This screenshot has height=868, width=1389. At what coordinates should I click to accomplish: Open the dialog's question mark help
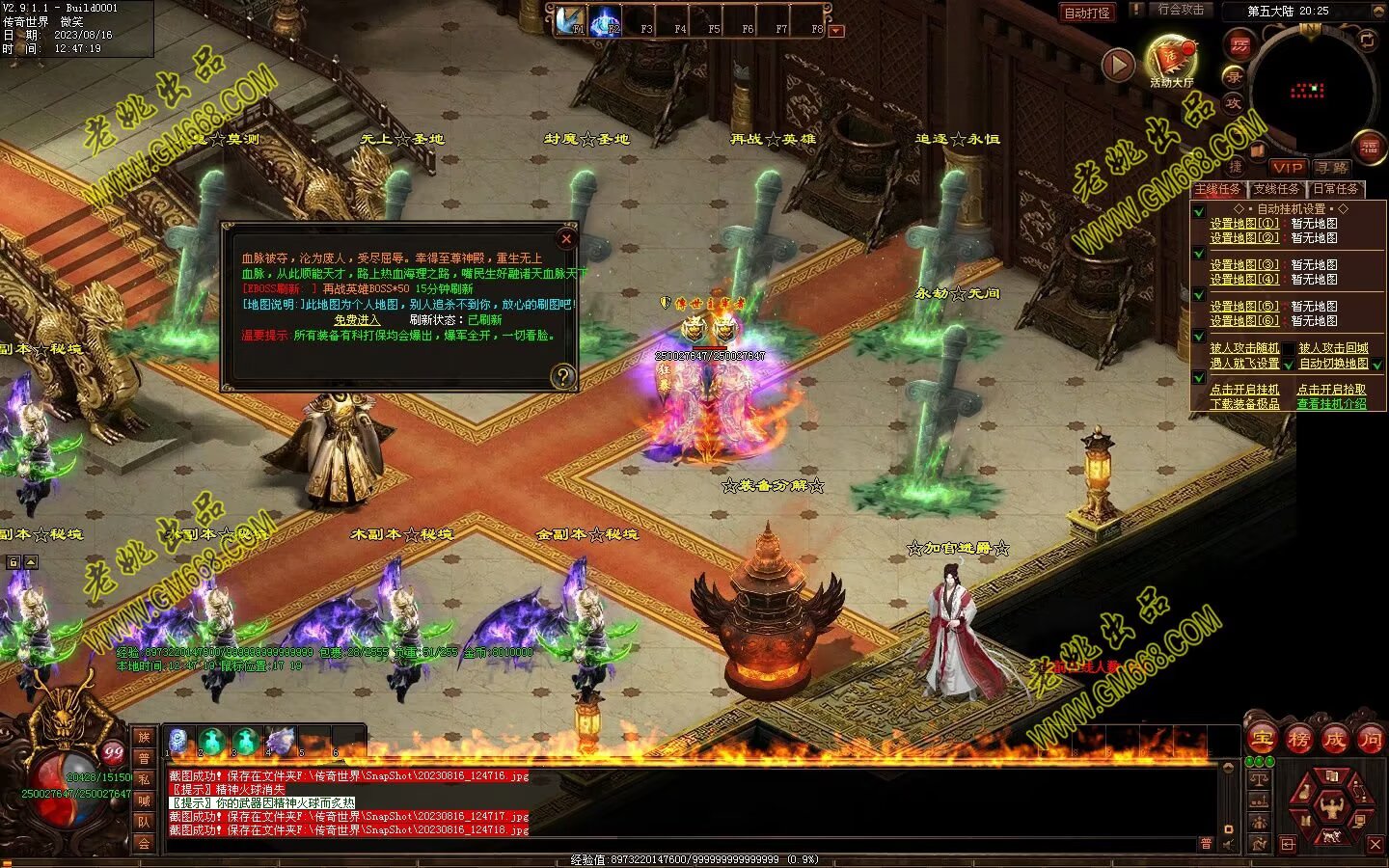pos(562,376)
